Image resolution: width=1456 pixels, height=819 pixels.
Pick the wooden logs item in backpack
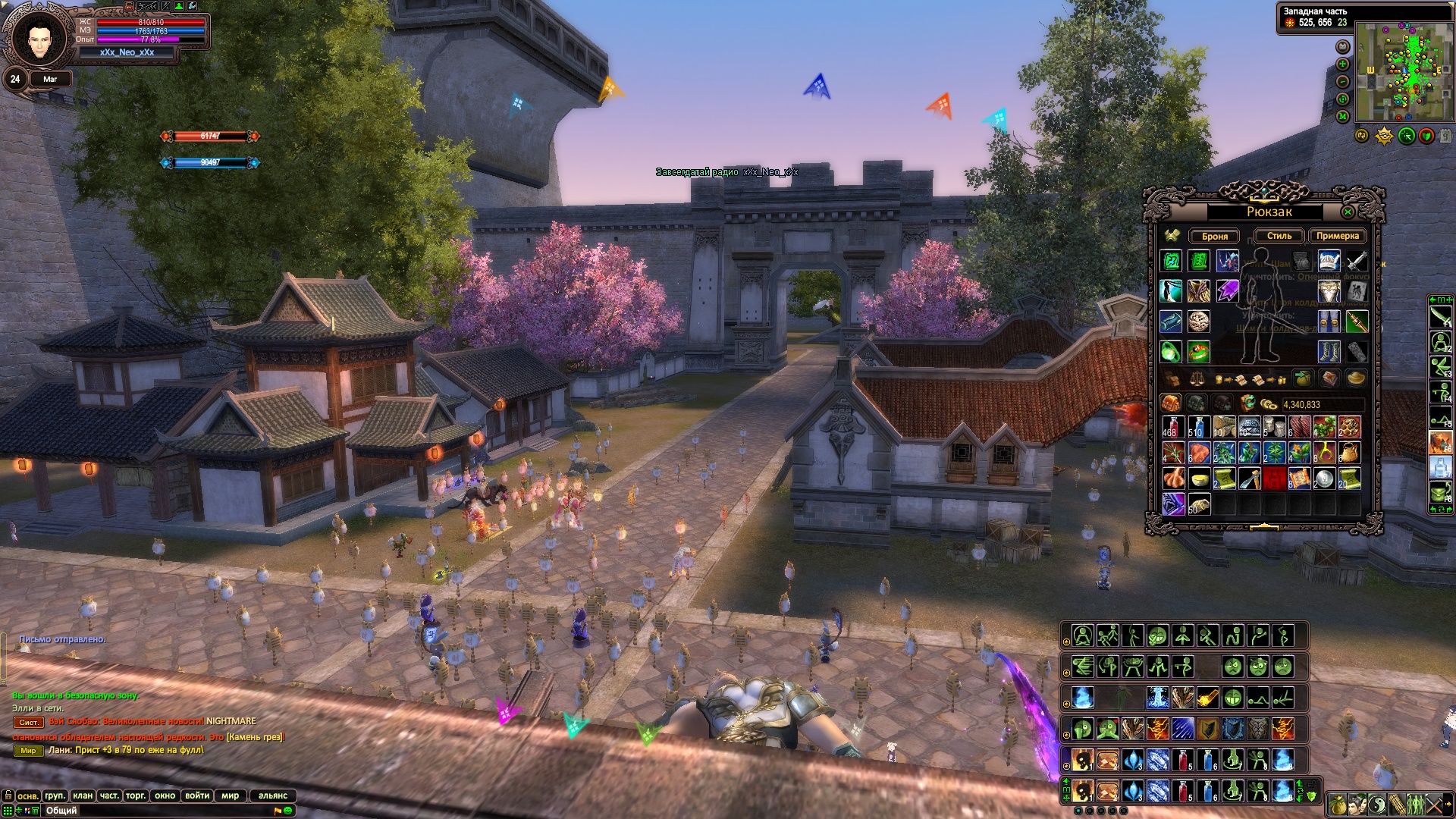click(x=1223, y=427)
